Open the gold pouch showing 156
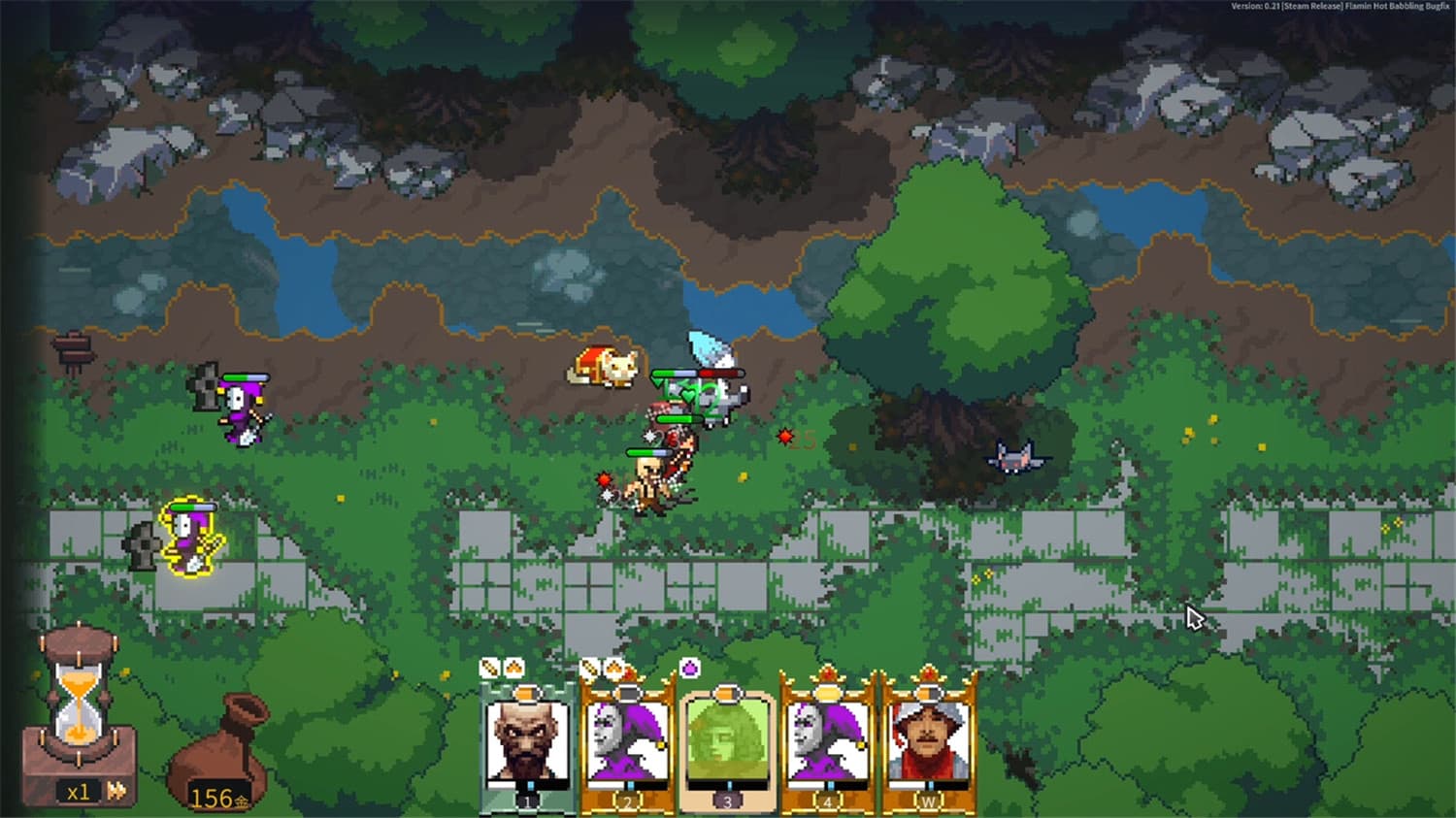The image size is (1456, 818). [215, 771]
